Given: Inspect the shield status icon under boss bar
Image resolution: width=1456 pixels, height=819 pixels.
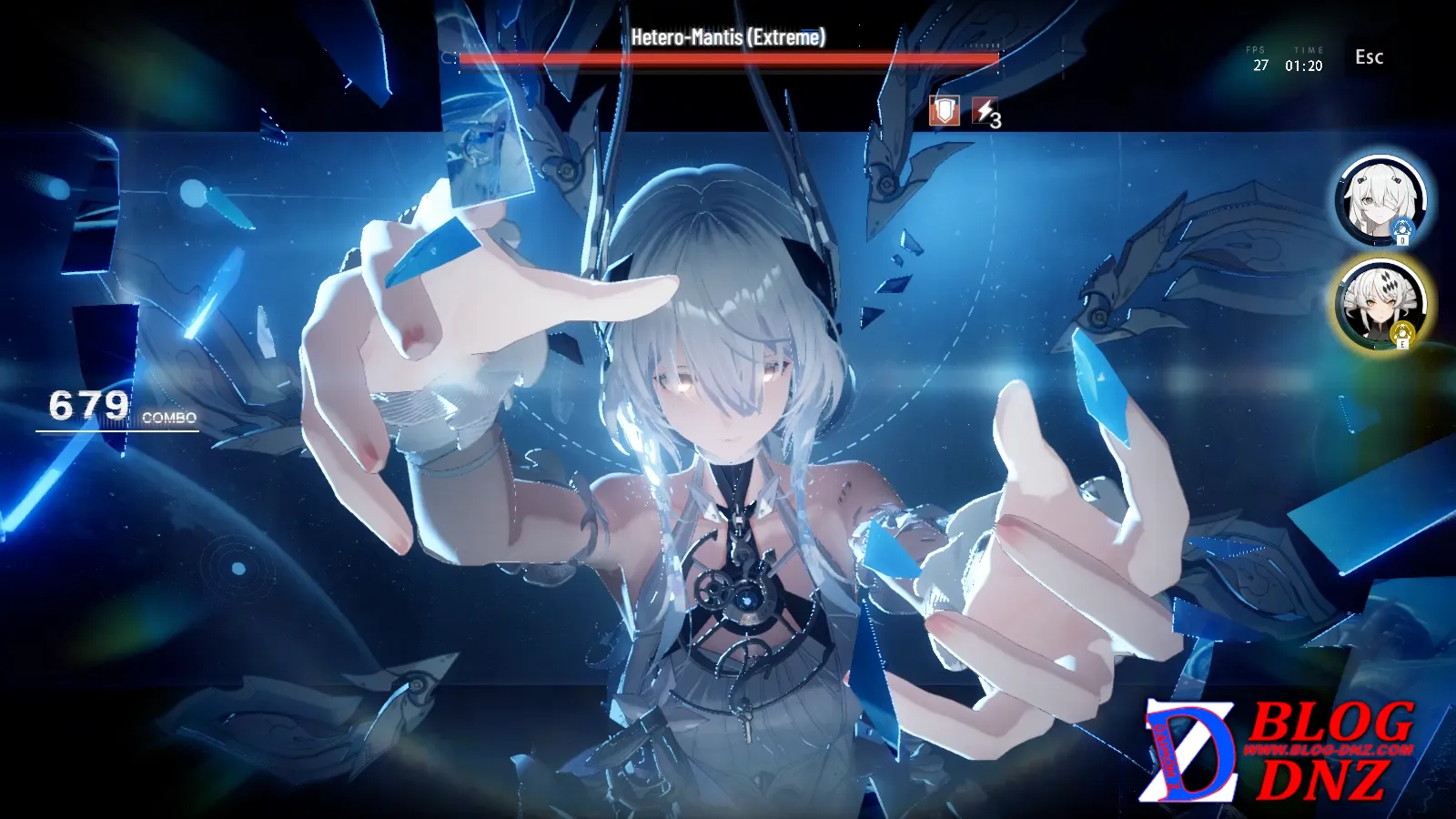Looking at the screenshot, I should coord(945,111).
